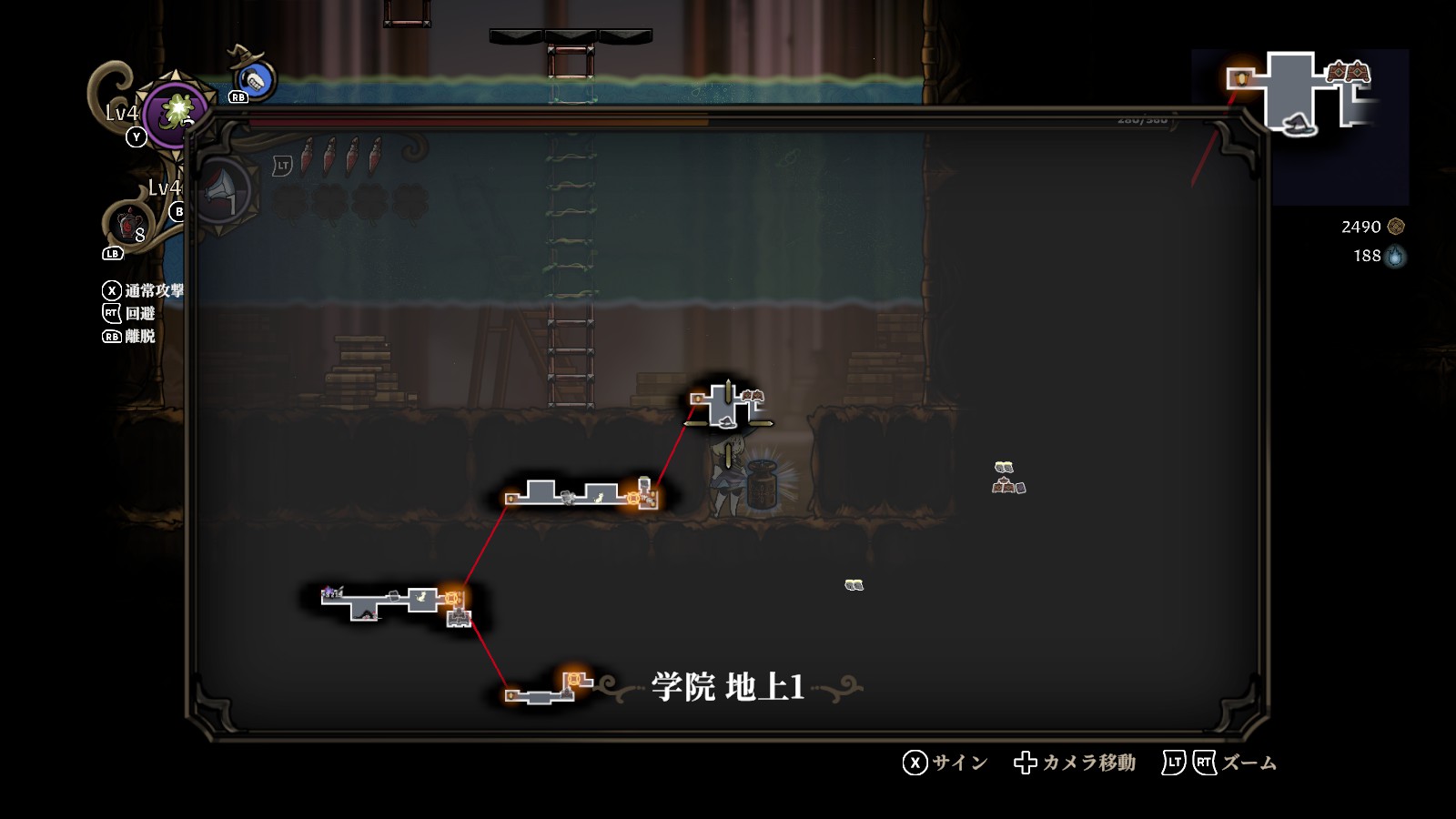Click the witch hat marker on the map

pyautogui.click(x=725, y=421)
